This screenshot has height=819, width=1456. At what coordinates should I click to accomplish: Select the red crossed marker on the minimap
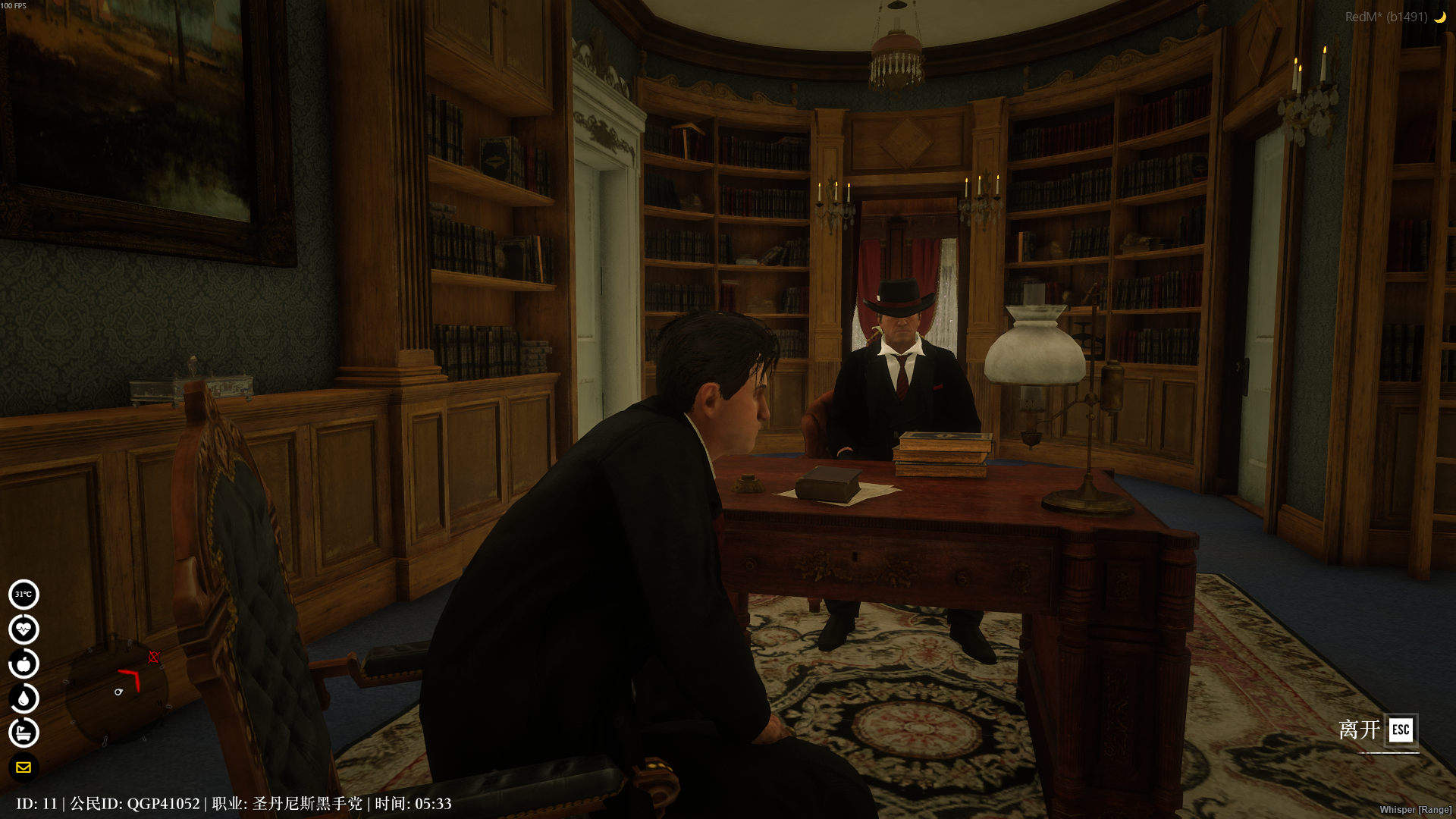tap(154, 657)
